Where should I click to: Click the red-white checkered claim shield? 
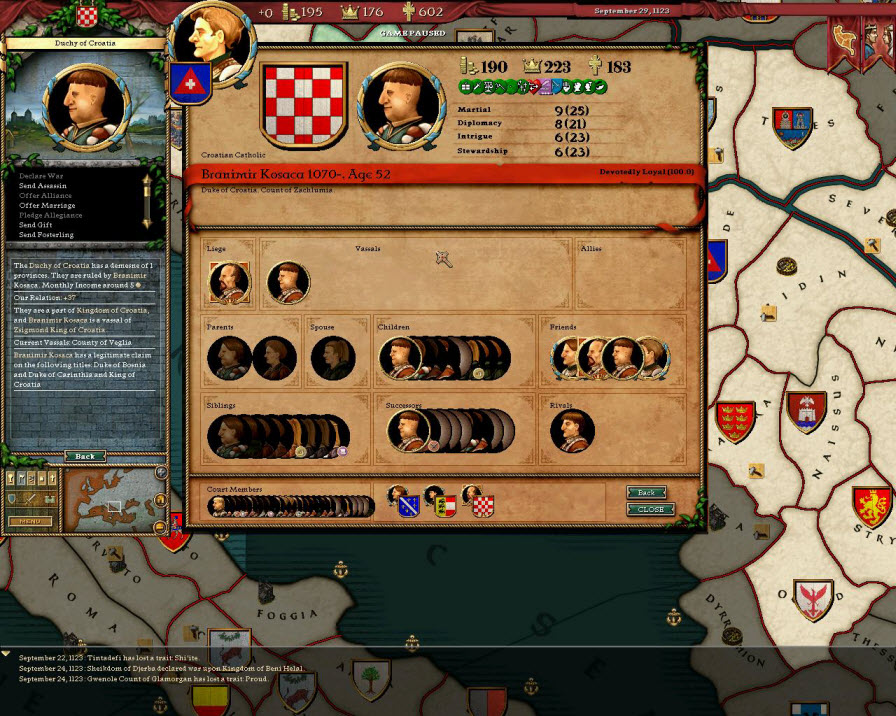(x=483, y=505)
